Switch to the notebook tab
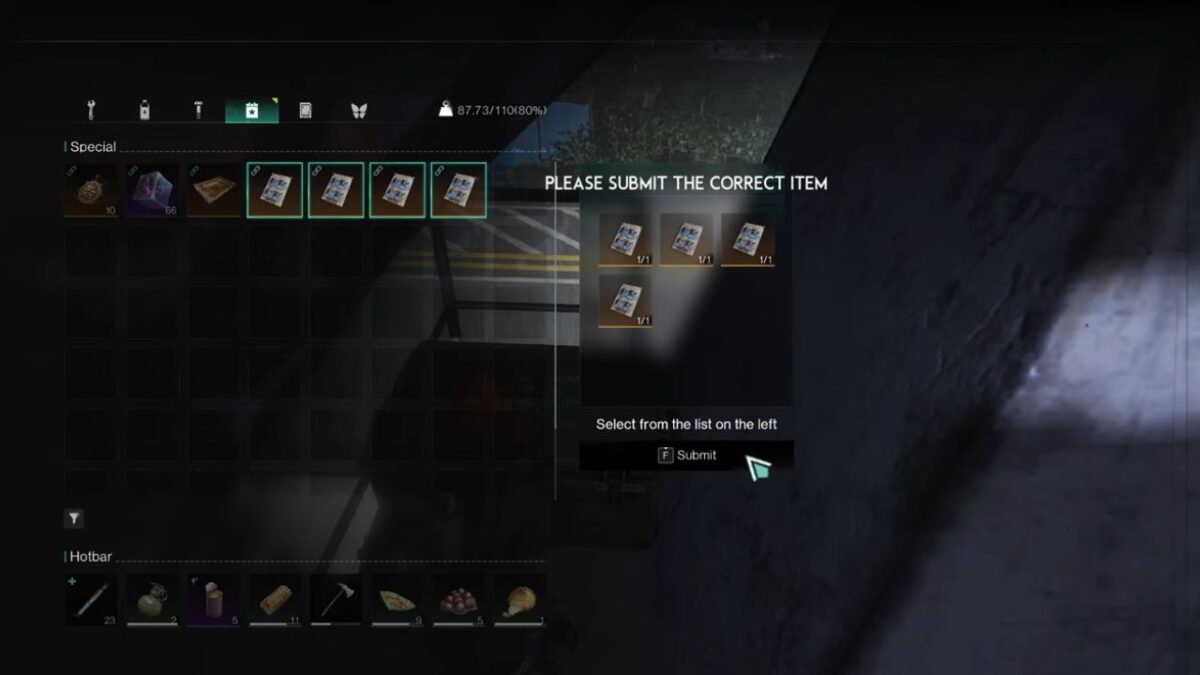1200x675 pixels. tap(305, 110)
